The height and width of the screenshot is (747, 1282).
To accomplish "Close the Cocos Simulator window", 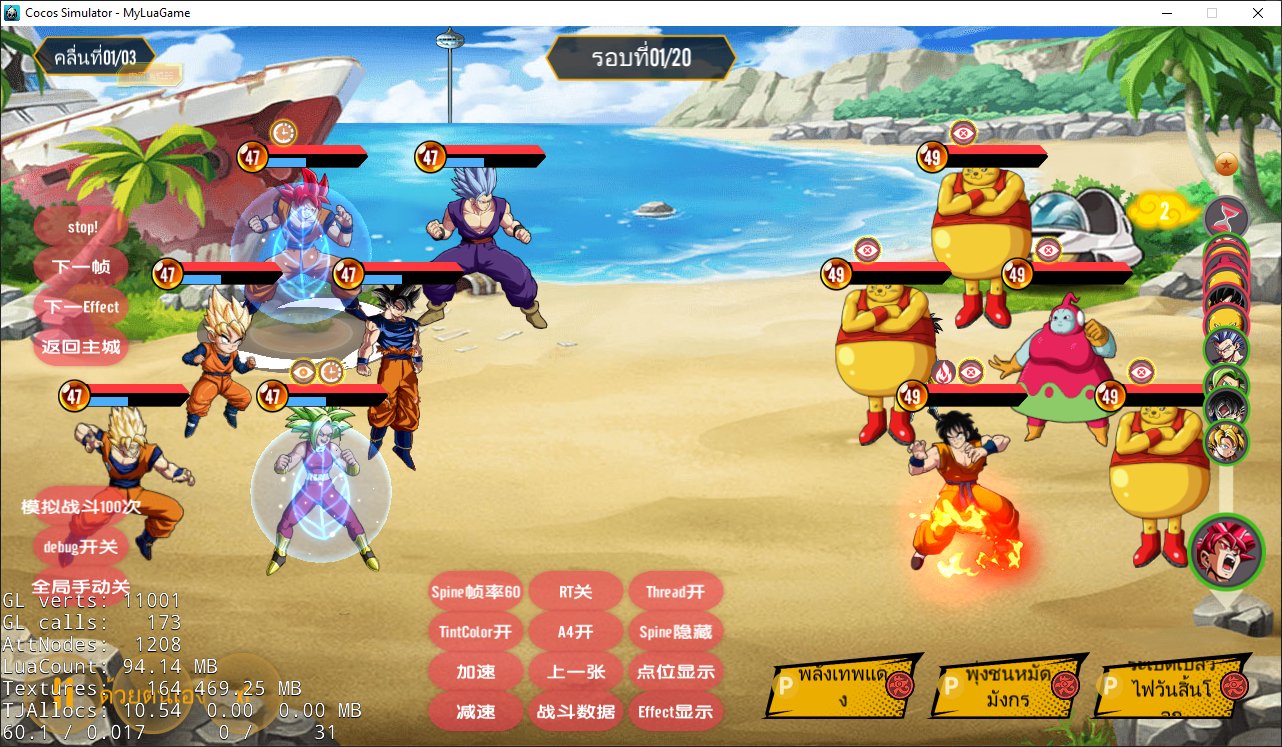I will point(1256,13).
